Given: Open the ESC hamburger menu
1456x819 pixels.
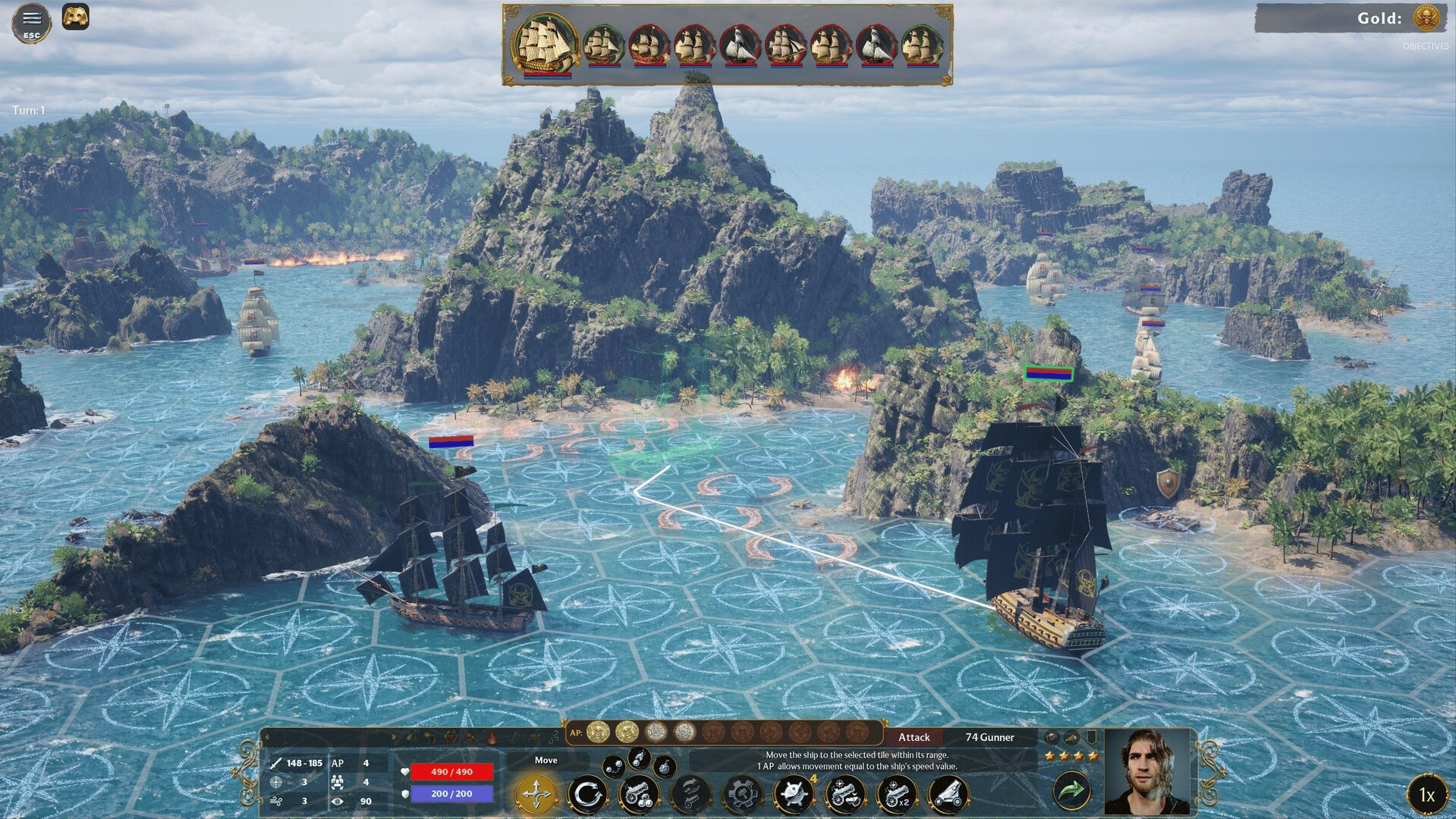Looking at the screenshot, I should click(x=31, y=22).
